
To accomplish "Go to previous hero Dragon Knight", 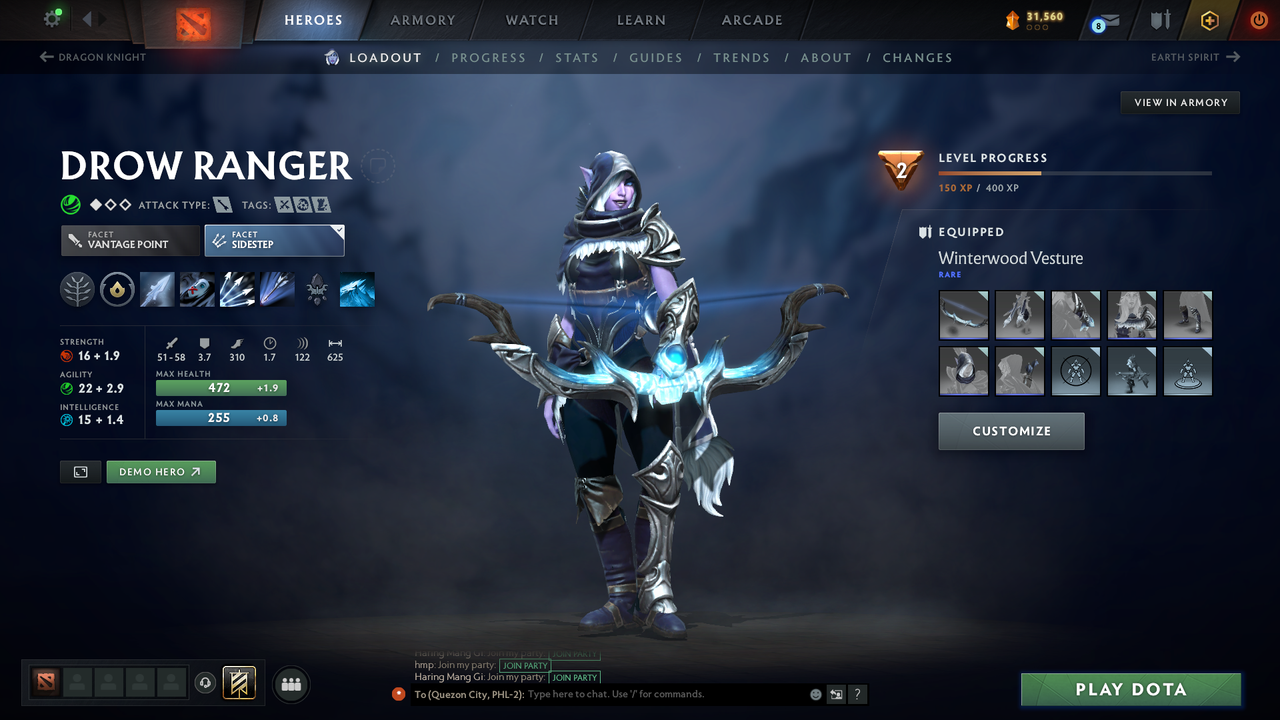I will (x=93, y=57).
